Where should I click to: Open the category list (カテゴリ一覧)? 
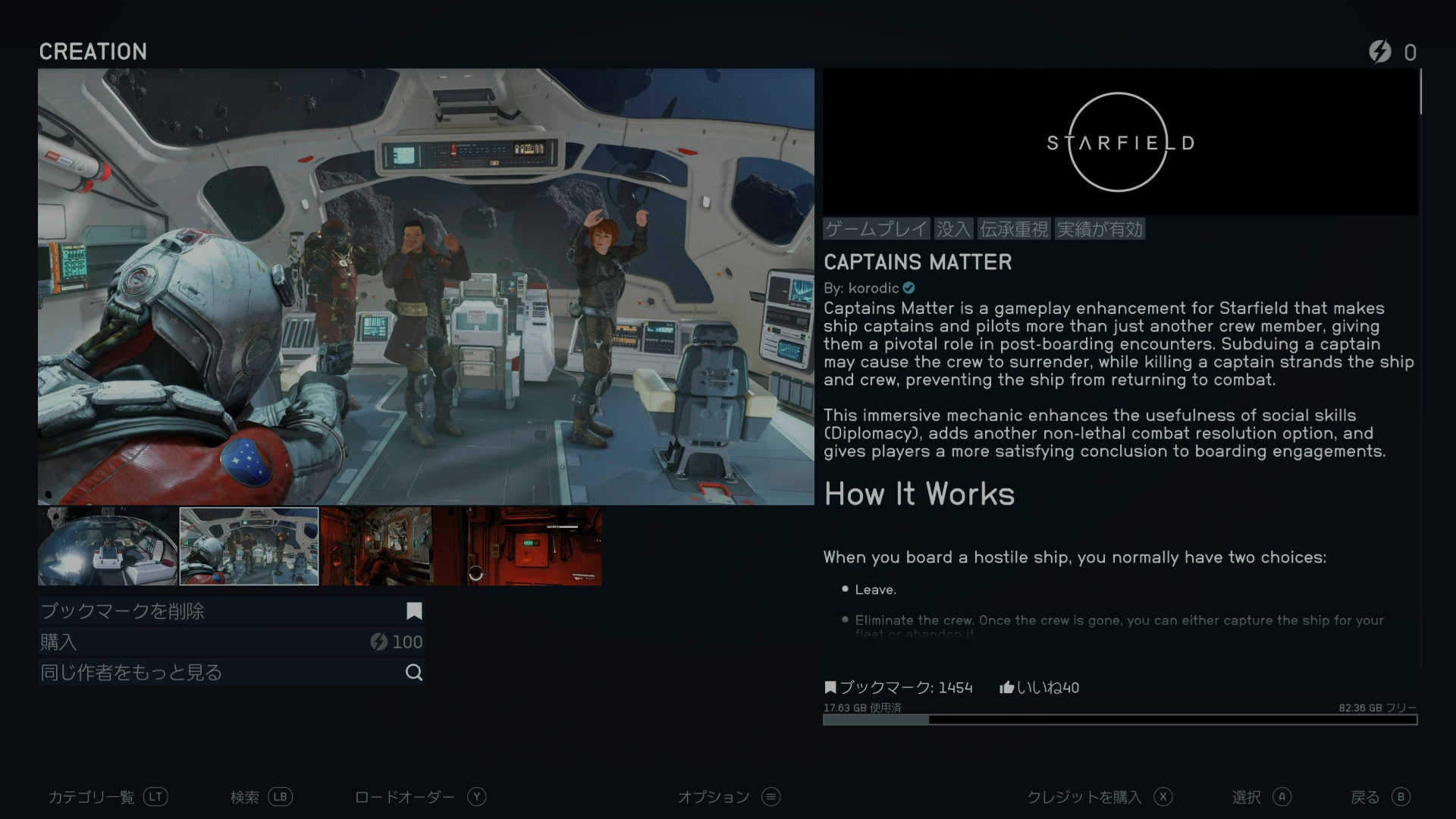[108, 797]
